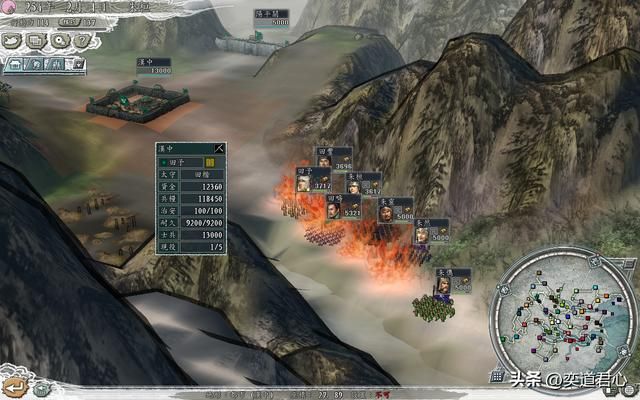Select the 陽平關 gate label
This screenshot has width=640, height=400.
[x=271, y=17]
